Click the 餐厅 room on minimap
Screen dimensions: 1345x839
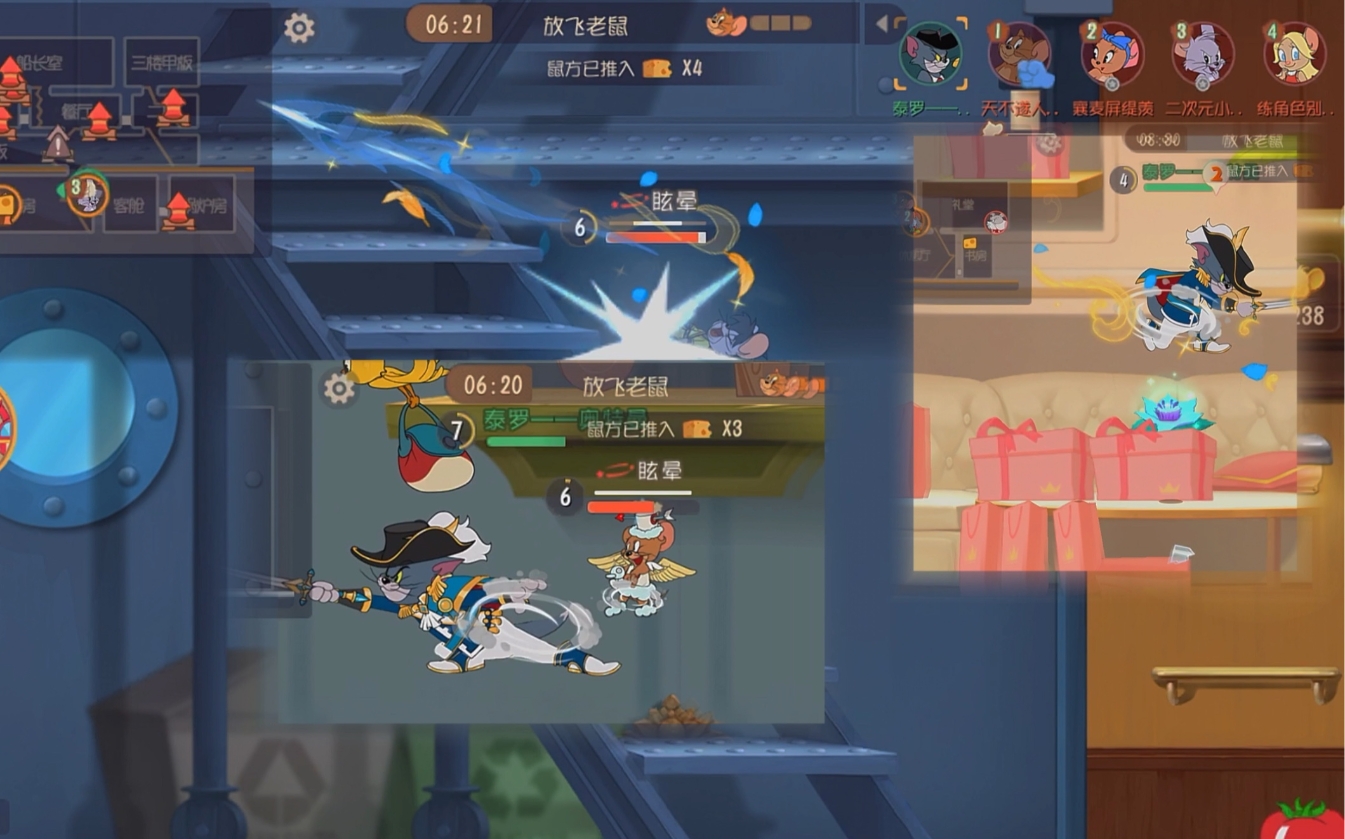coord(76,112)
